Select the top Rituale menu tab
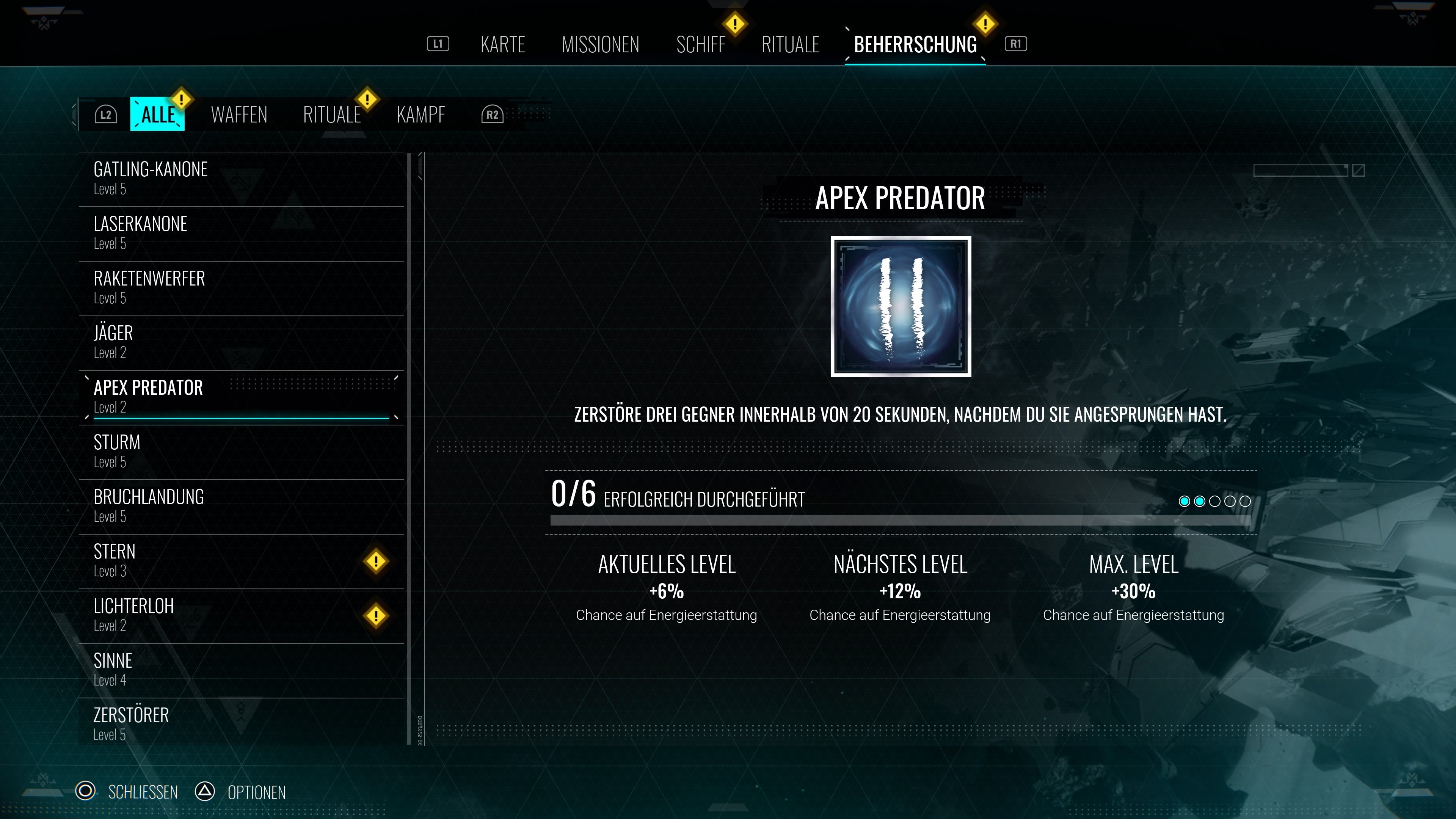Screen dimensions: 1456x819 point(790,44)
